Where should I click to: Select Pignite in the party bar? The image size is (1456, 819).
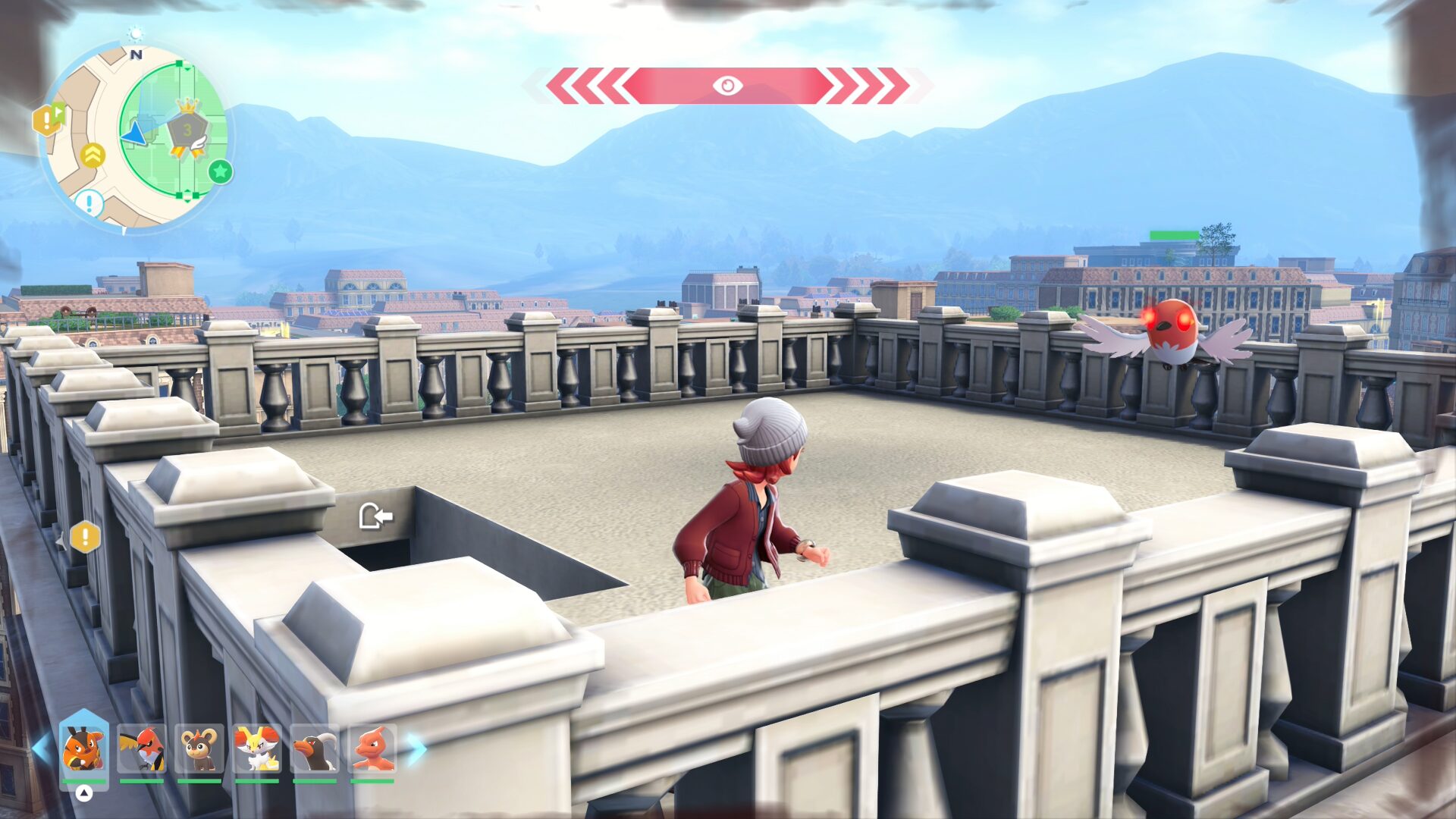83,748
